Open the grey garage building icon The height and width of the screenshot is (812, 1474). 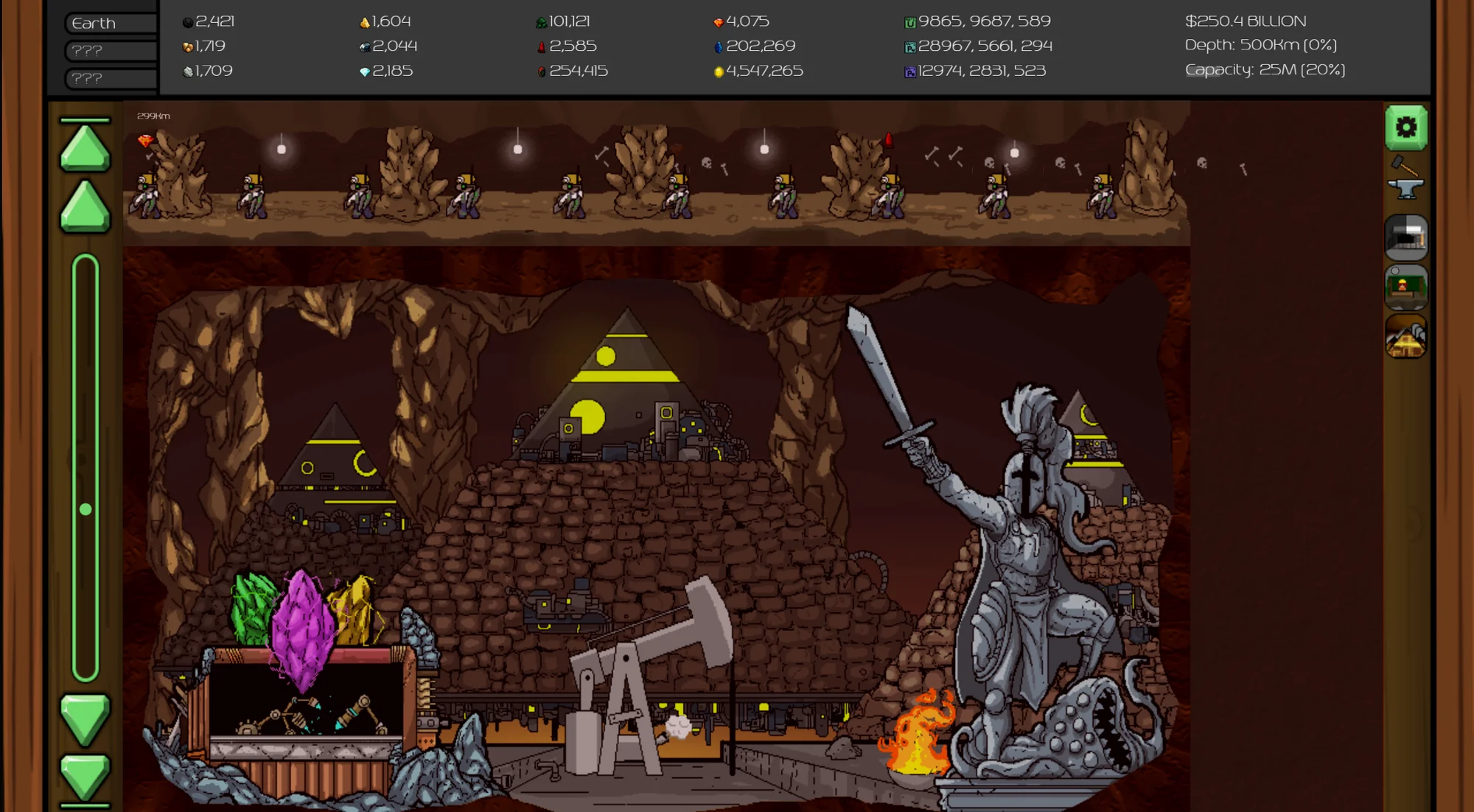pos(1405,237)
